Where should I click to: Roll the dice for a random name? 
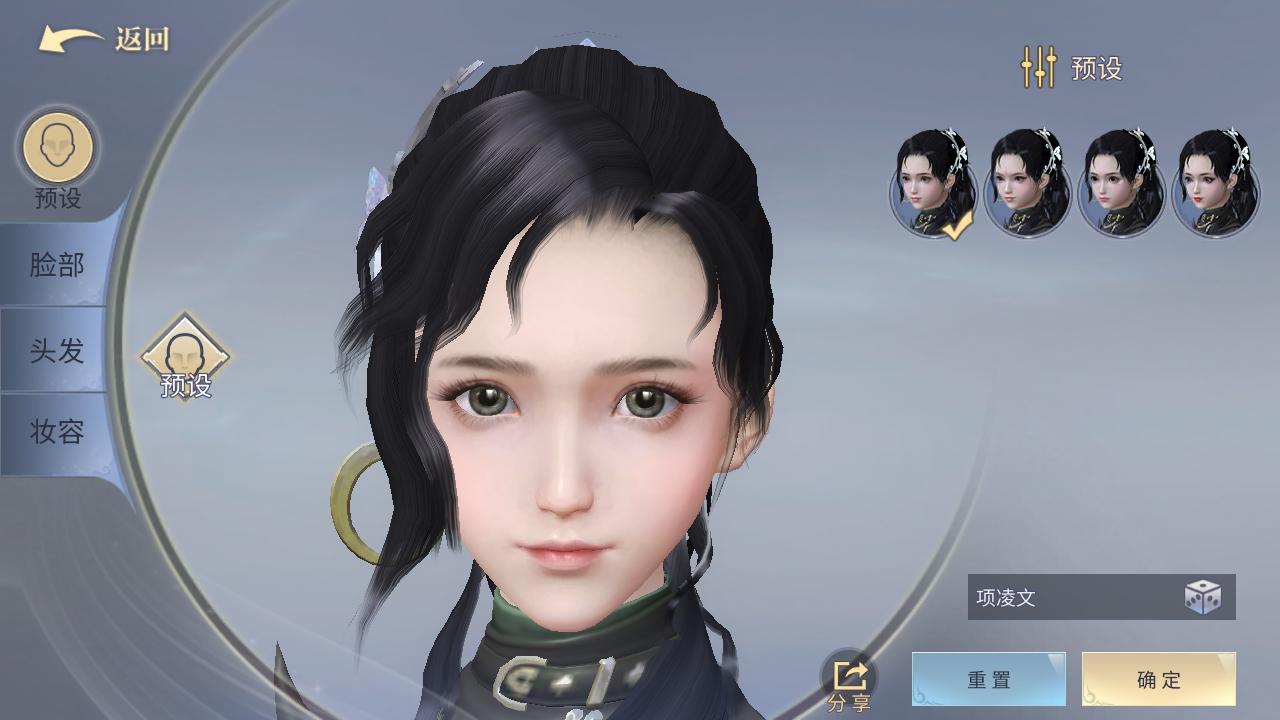point(1202,598)
